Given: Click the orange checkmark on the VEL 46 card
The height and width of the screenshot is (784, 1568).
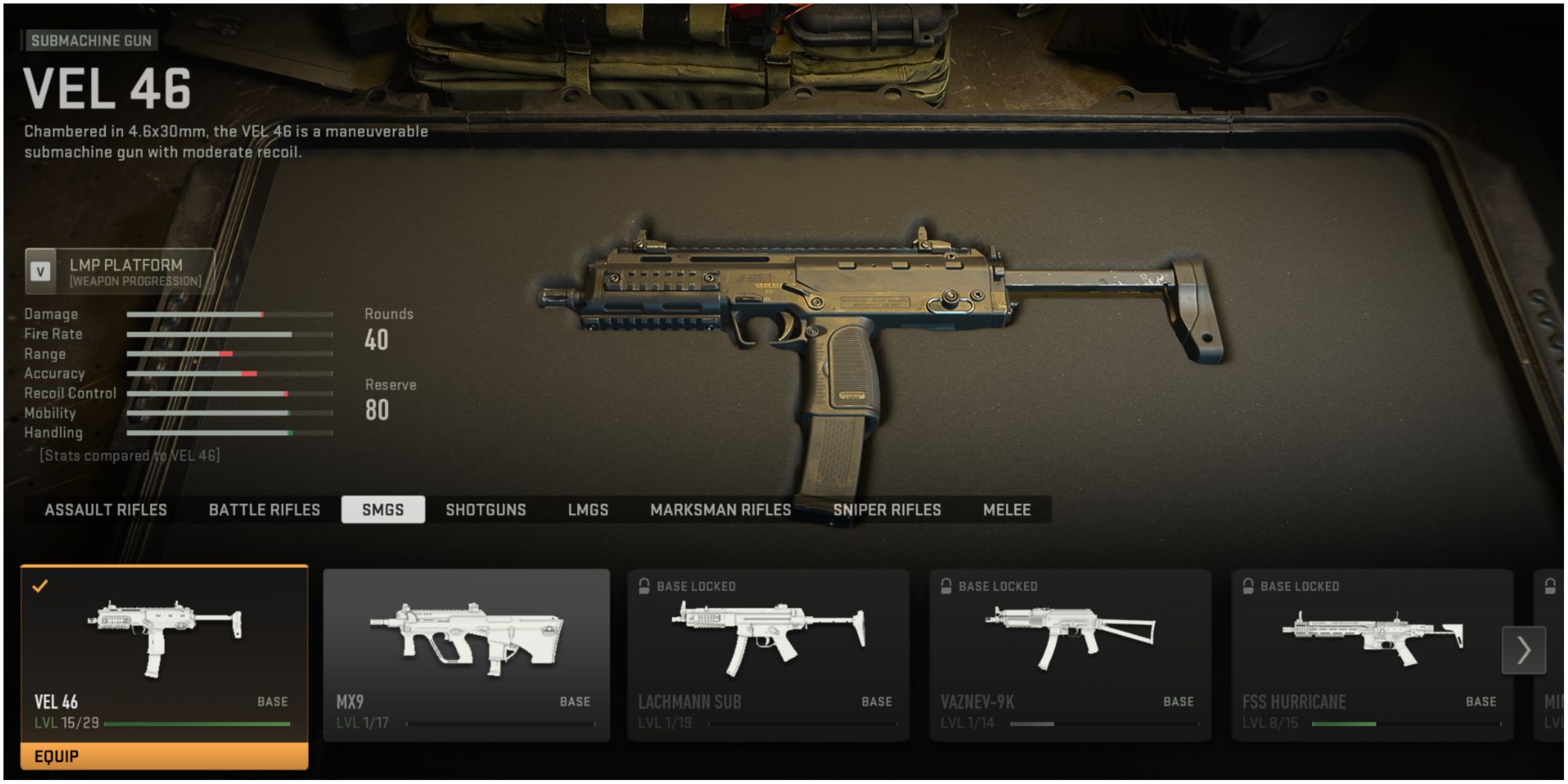Looking at the screenshot, I should pos(41,585).
